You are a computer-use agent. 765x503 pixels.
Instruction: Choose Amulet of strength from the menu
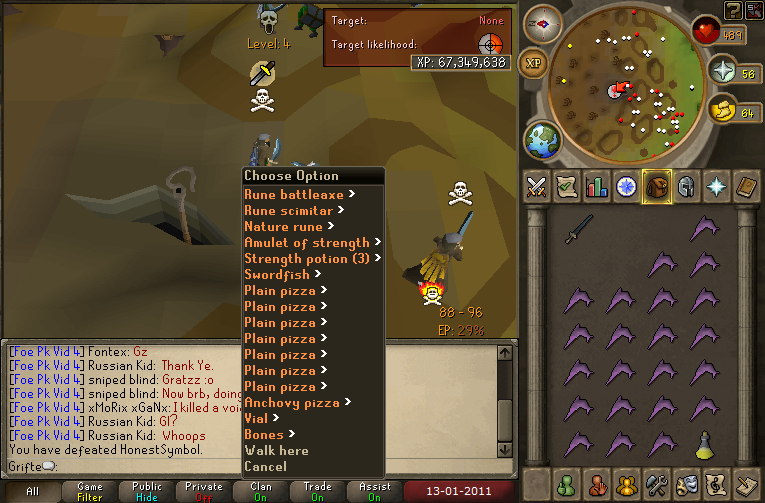click(x=307, y=243)
